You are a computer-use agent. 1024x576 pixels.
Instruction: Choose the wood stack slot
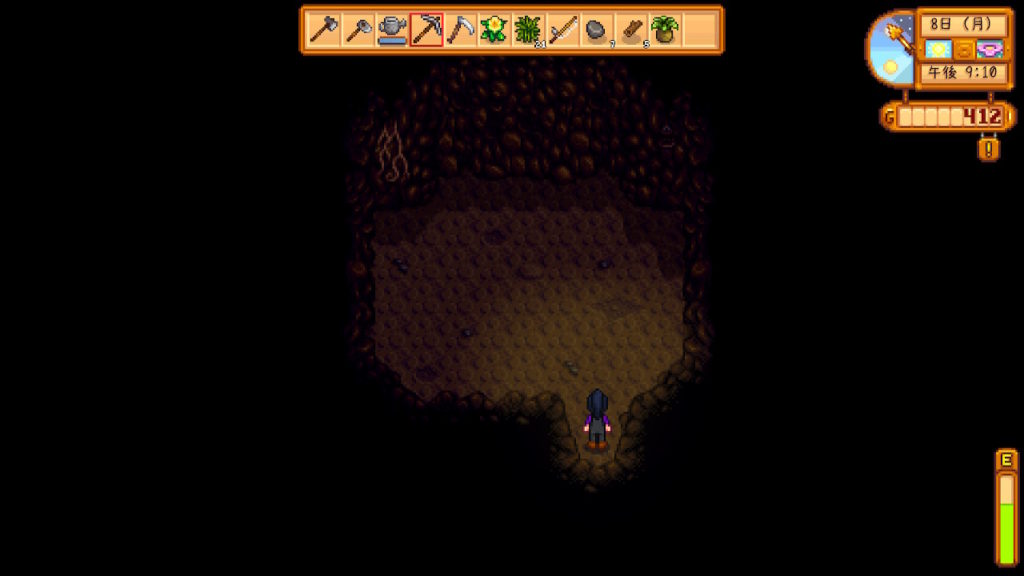[631, 30]
